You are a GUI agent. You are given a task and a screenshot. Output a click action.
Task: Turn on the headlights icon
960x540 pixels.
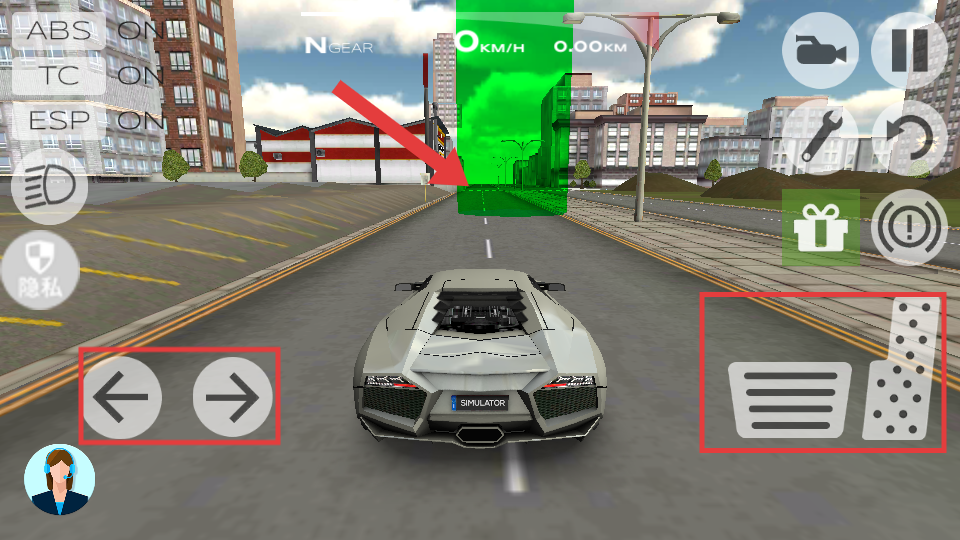[49, 187]
